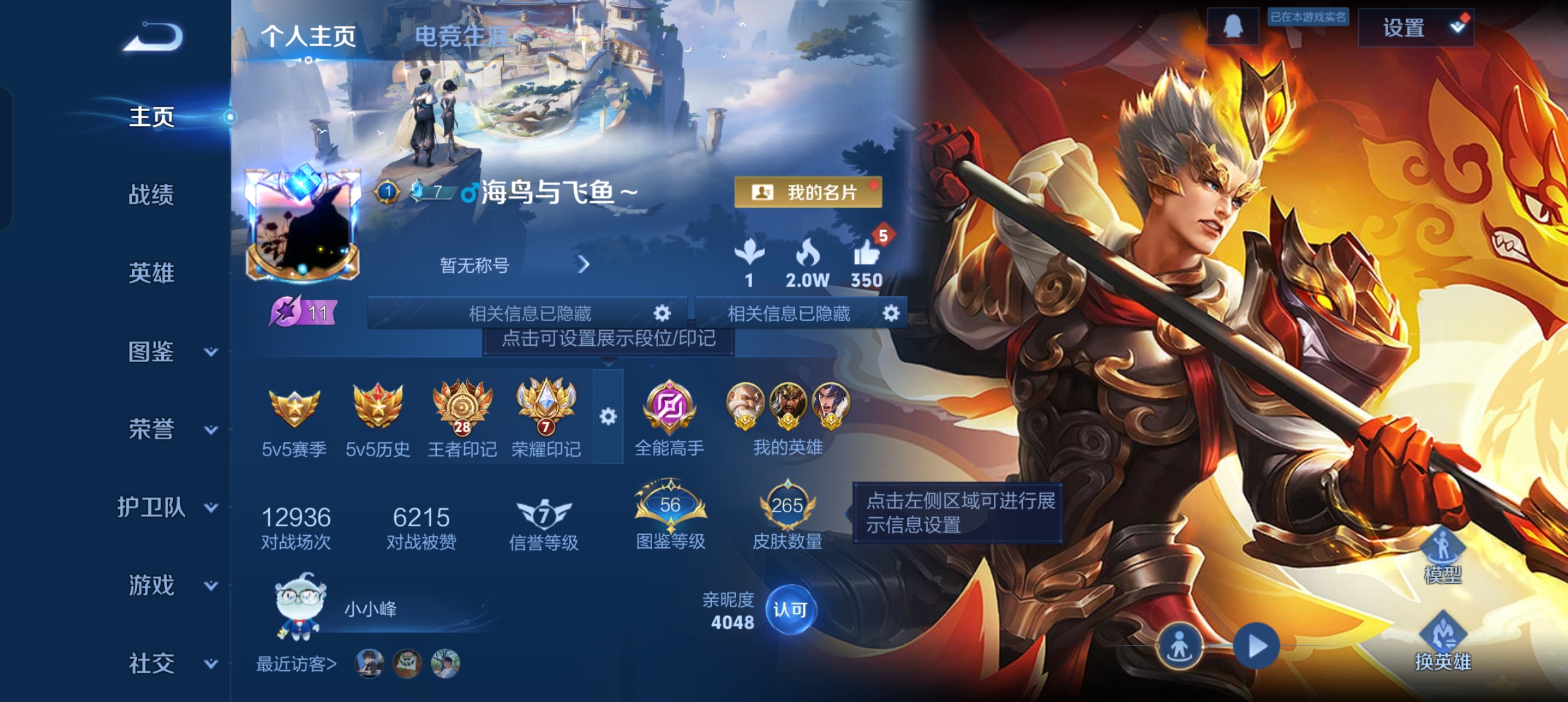Screen dimensions: 1568x702
Task: Open the 暂无称号 title selector chevron
Action: tap(584, 265)
